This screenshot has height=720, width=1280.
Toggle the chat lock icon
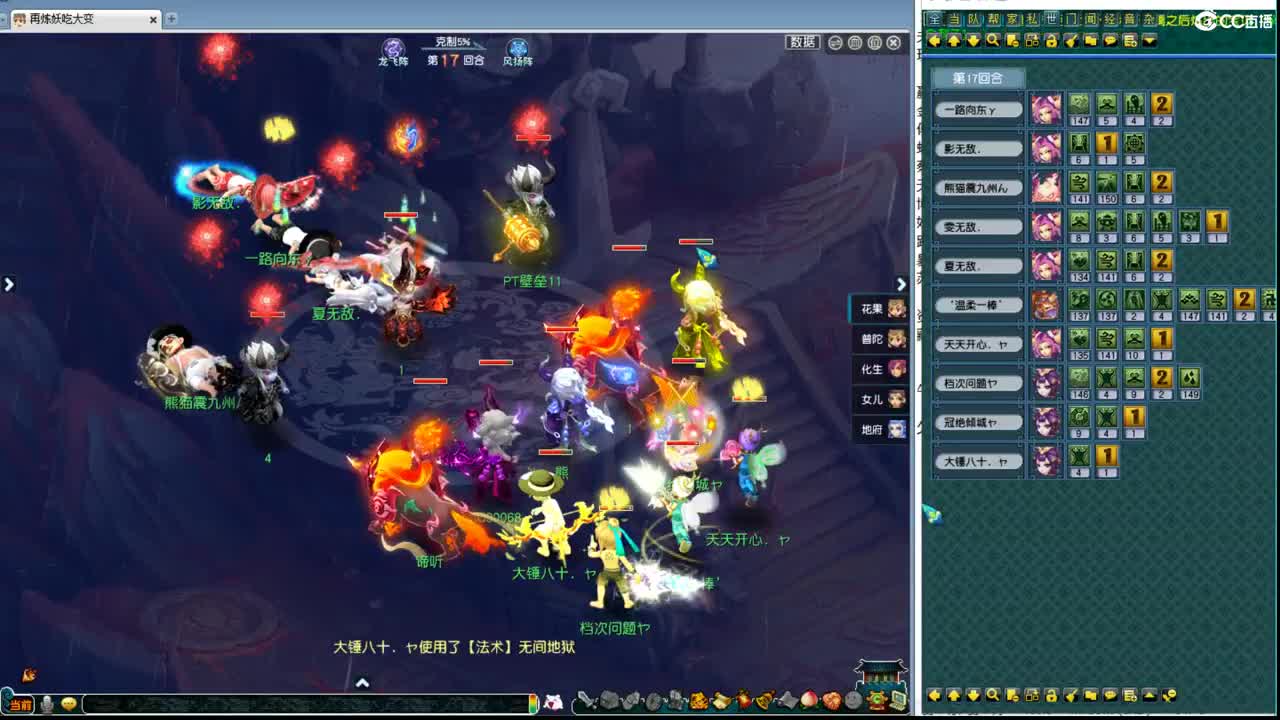pos(1052,40)
